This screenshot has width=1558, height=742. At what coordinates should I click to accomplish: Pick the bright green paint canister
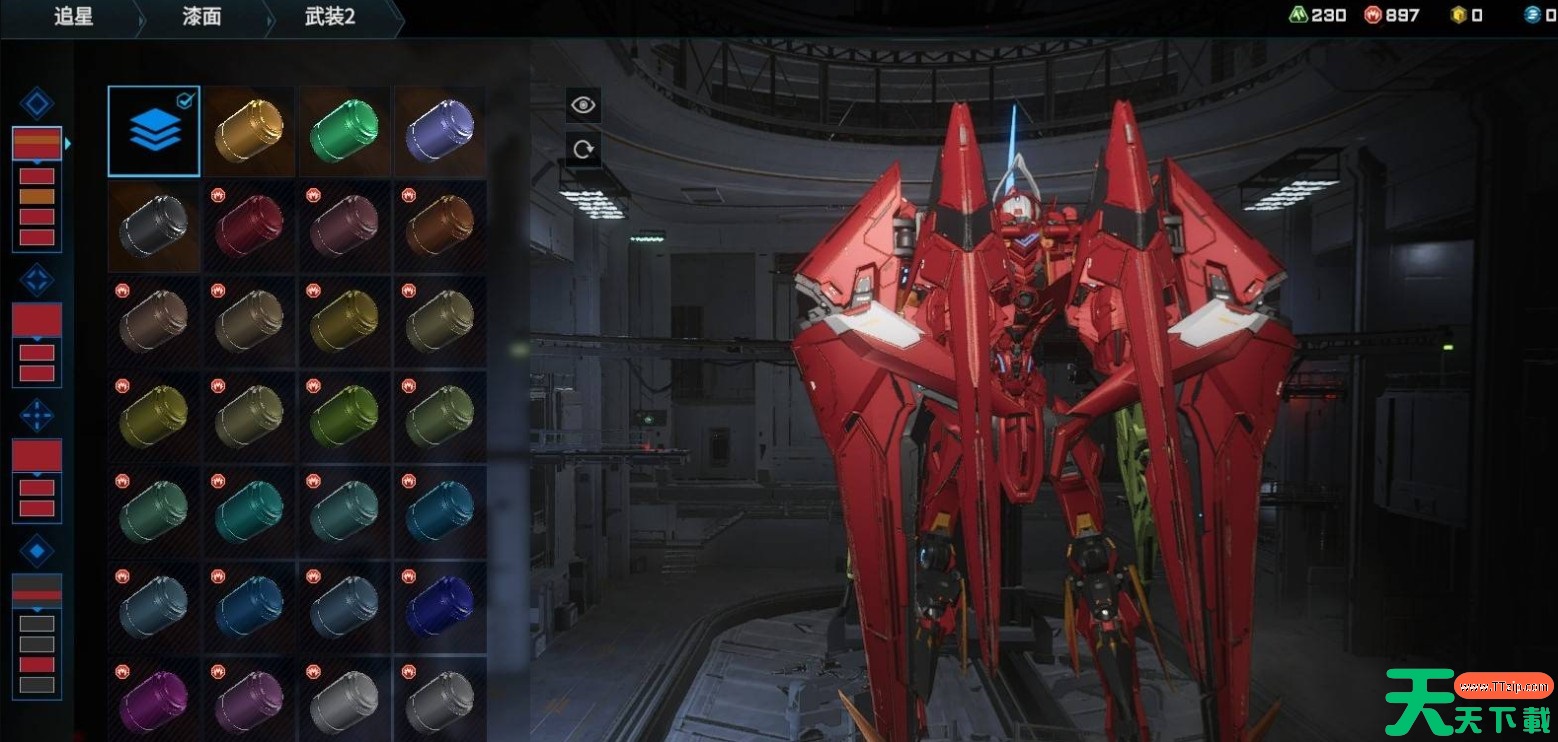tap(344, 131)
